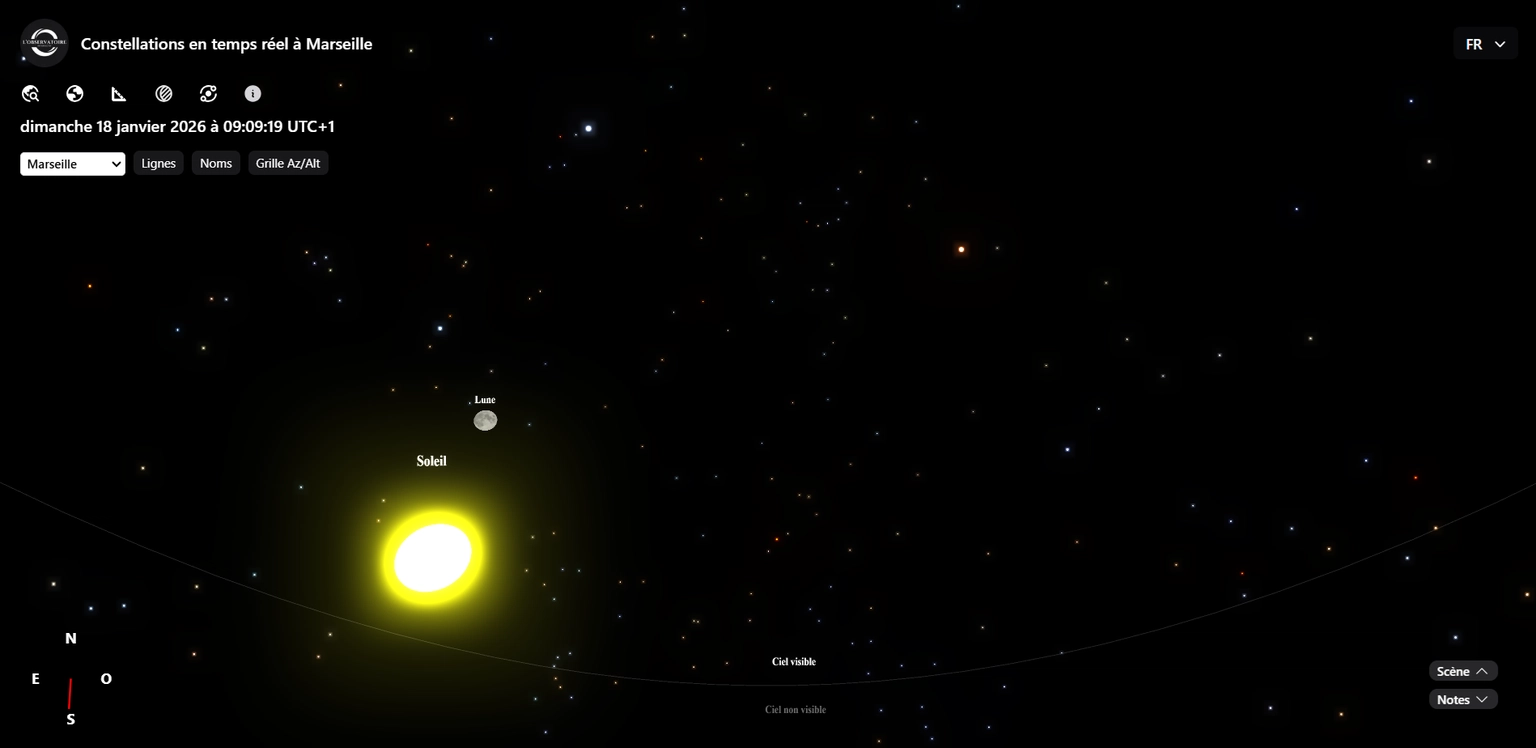Toggle the Lignes constellation lines
1536x748 pixels.
(x=158, y=162)
